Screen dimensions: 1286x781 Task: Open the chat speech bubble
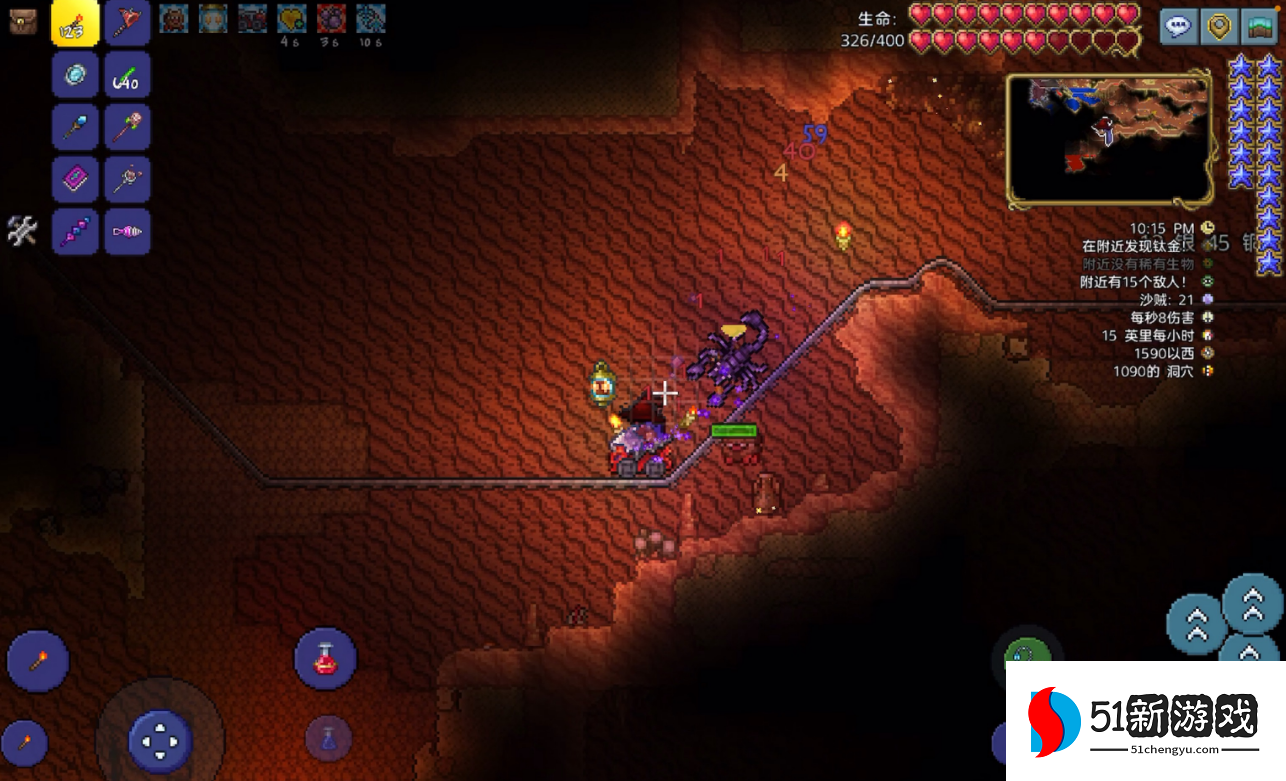1179,27
